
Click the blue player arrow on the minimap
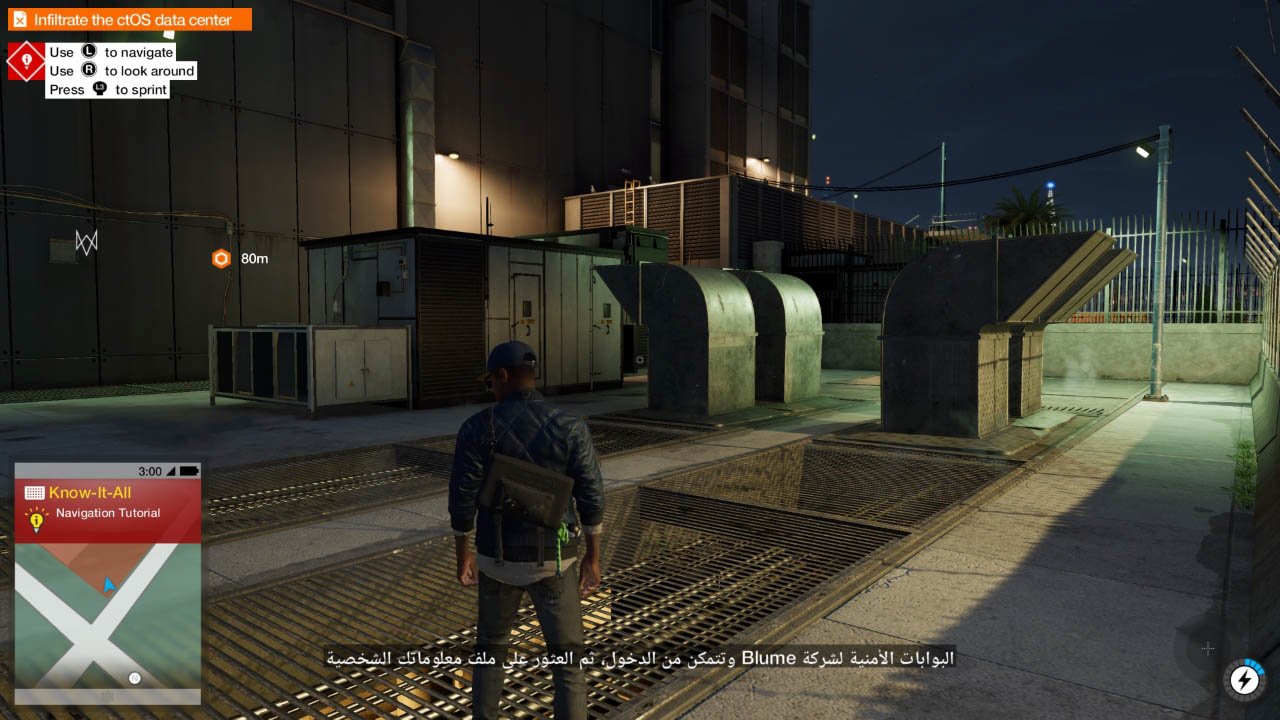pos(108,585)
